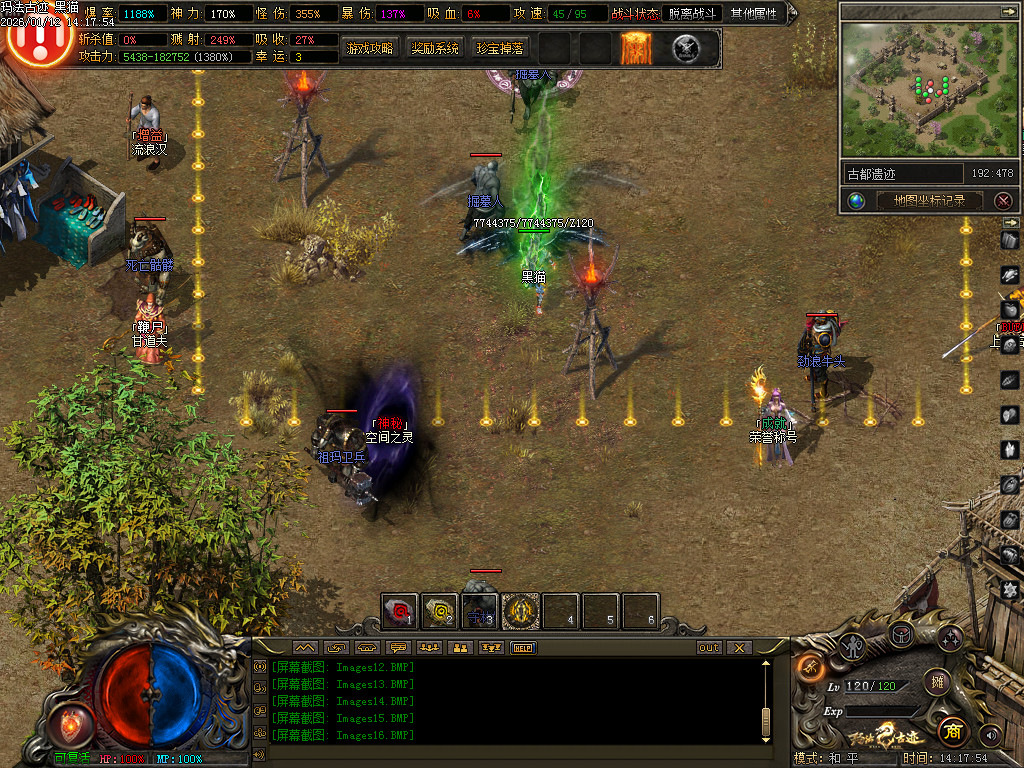Screen dimensions: 1024x768
Task: Open the glowing orange gate icon
Action: 636,47
